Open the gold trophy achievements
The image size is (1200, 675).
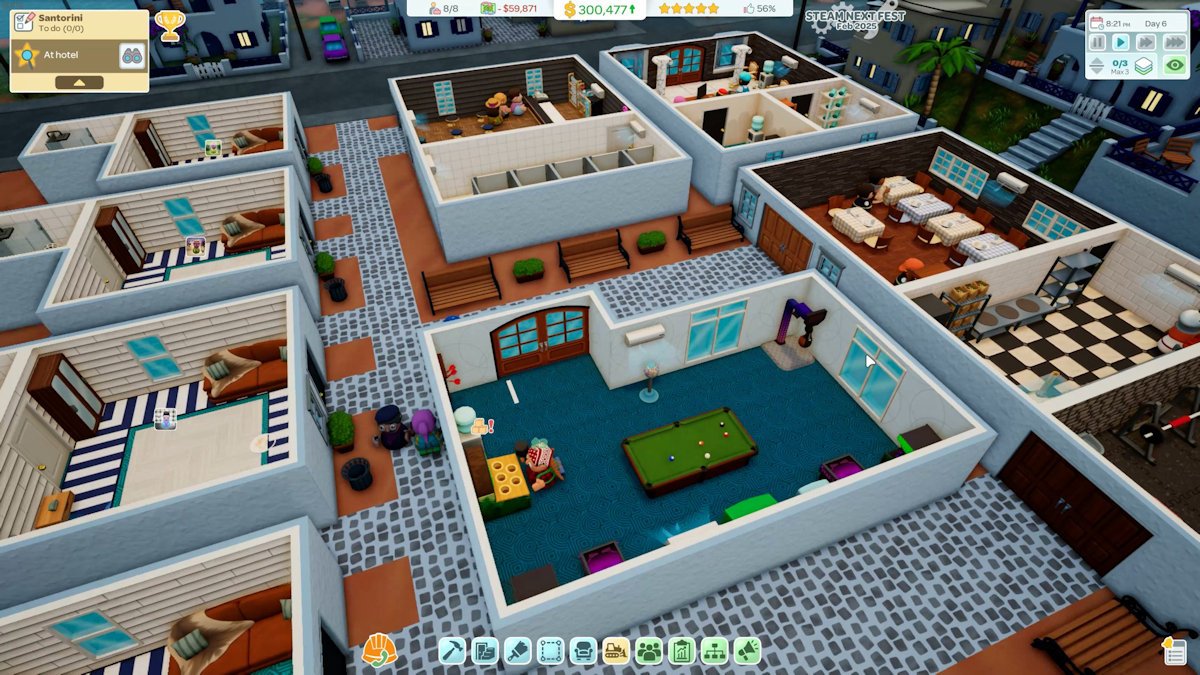170,25
